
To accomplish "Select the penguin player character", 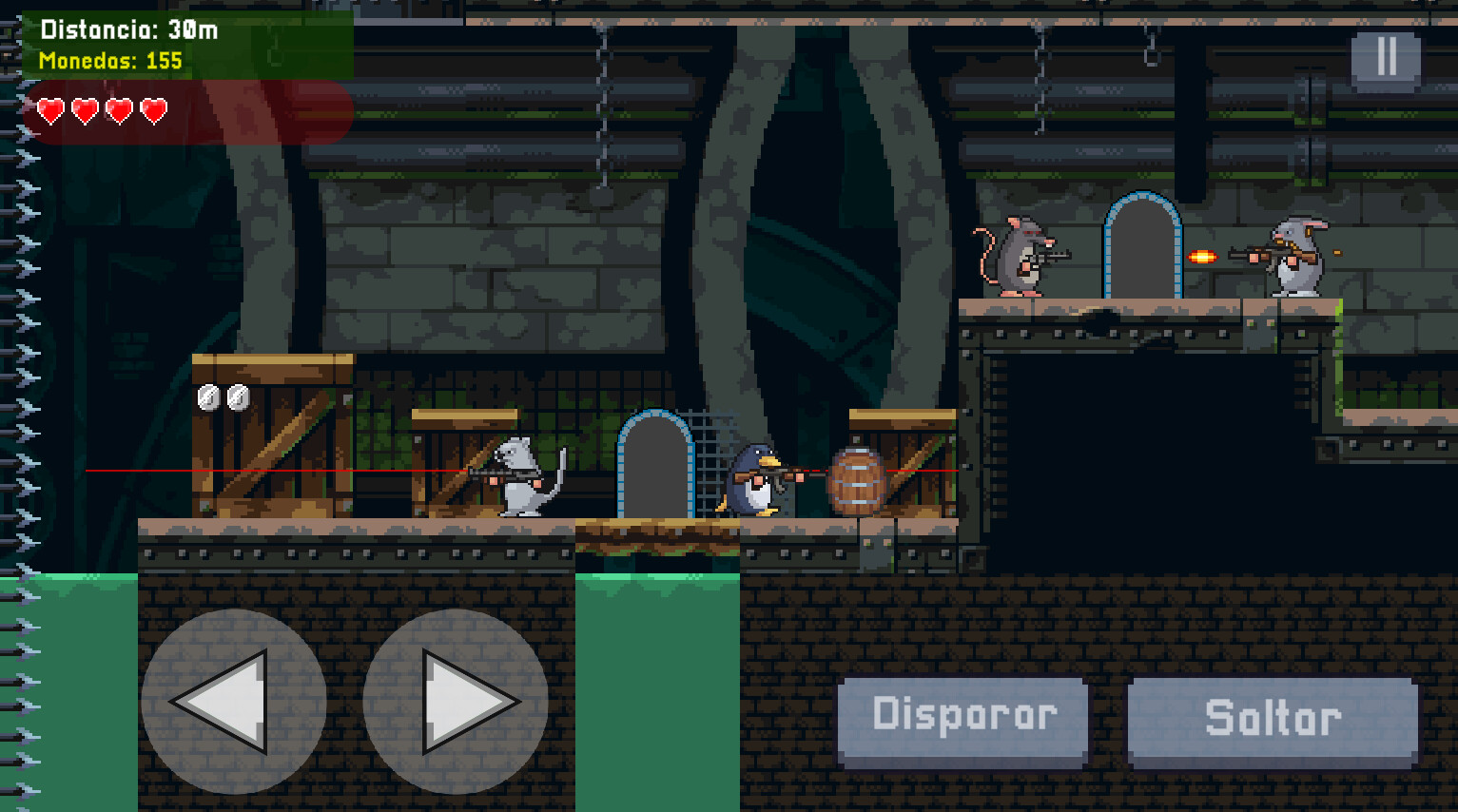I will click(x=754, y=475).
